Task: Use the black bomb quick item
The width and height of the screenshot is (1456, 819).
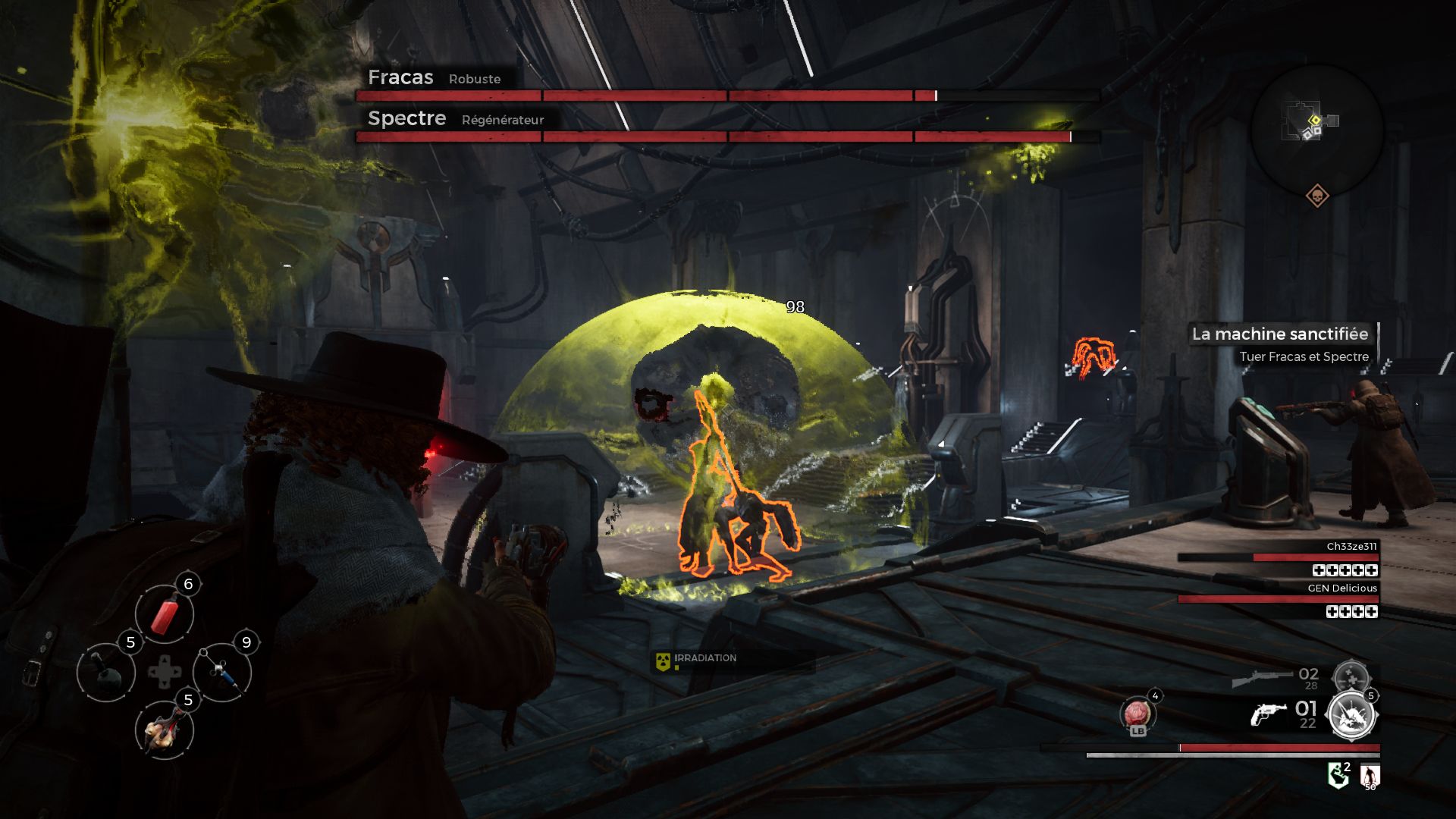Action: [x=106, y=672]
